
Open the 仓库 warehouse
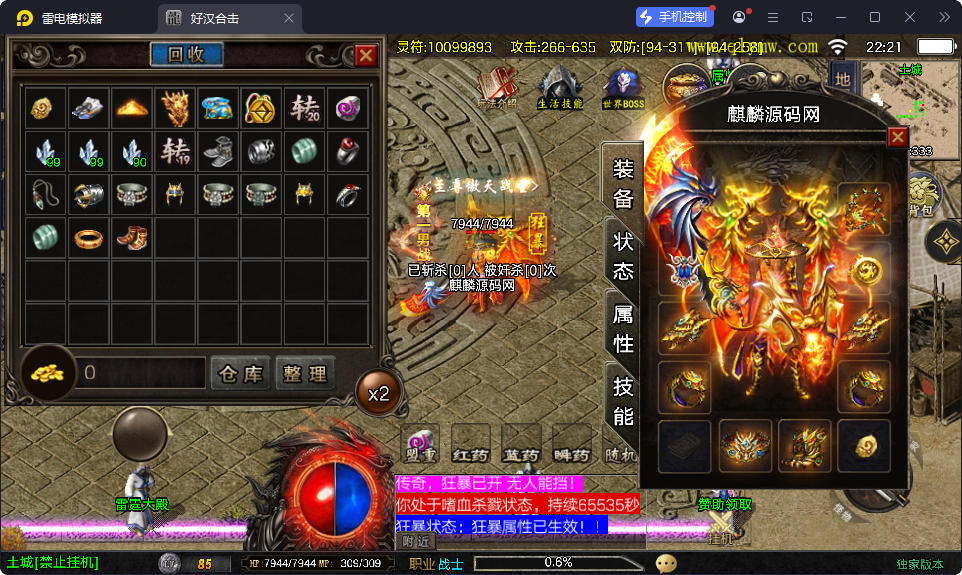coord(240,374)
